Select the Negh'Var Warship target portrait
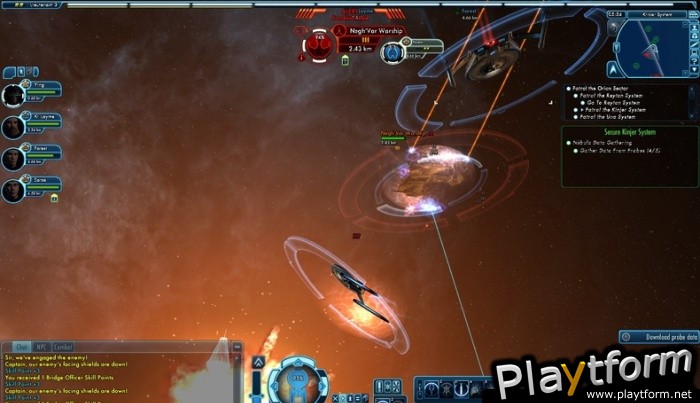700x403 pixels. [317, 44]
